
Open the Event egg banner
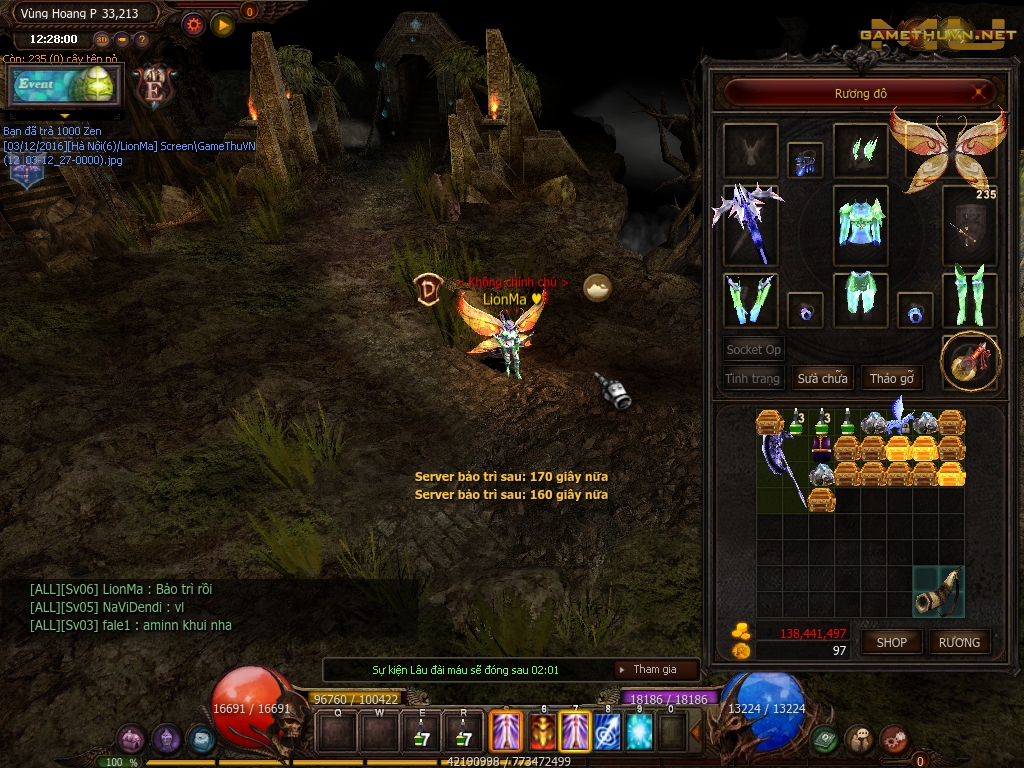pos(65,85)
